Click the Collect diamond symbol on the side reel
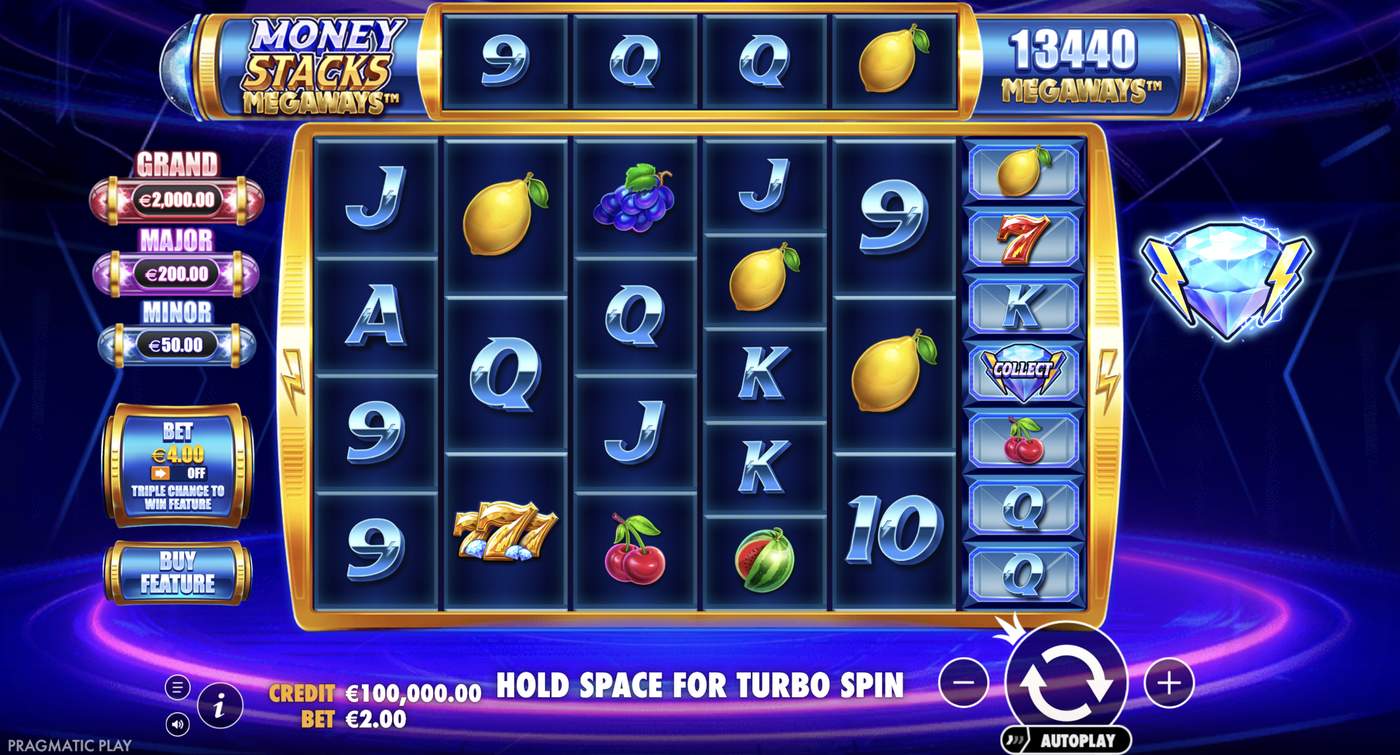Image resolution: width=1400 pixels, height=755 pixels. pos(1024,370)
